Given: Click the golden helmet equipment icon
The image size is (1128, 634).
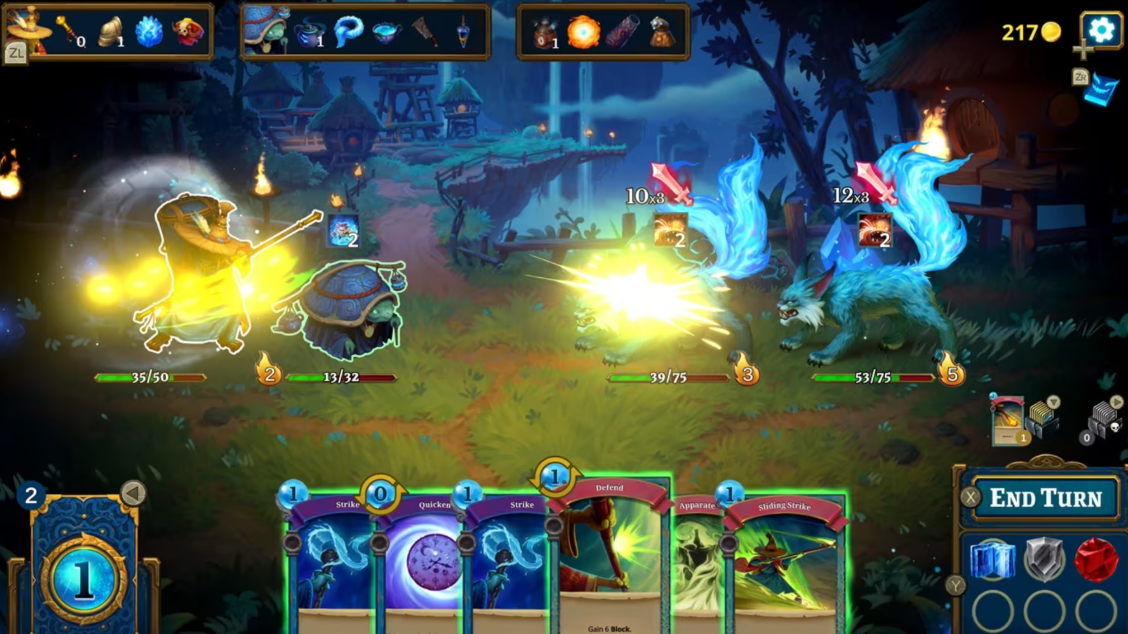Looking at the screenshot, I should [111, 32].
